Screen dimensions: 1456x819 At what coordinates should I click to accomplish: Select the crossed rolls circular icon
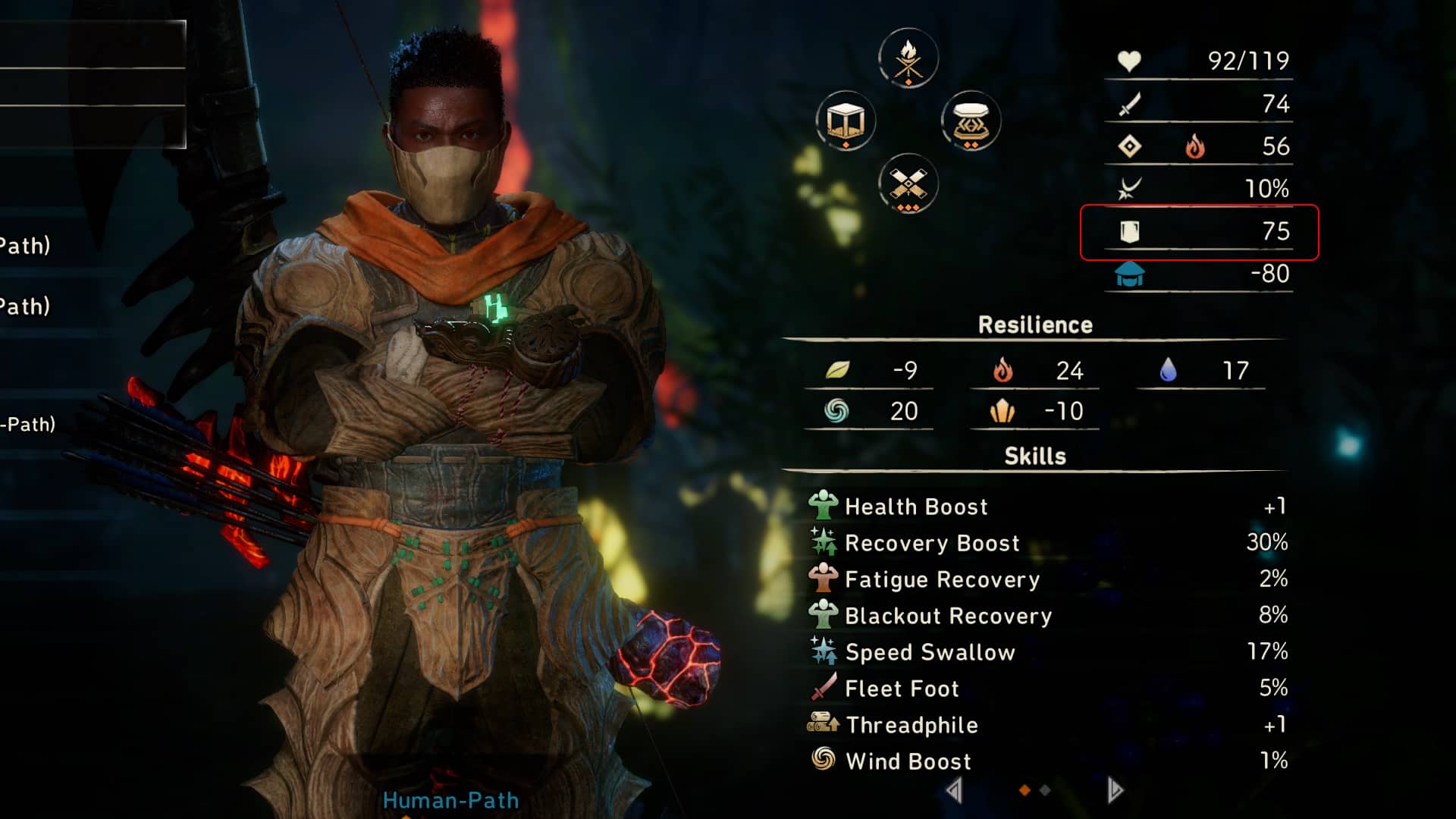pyautogui.click(x=908, y=184)
